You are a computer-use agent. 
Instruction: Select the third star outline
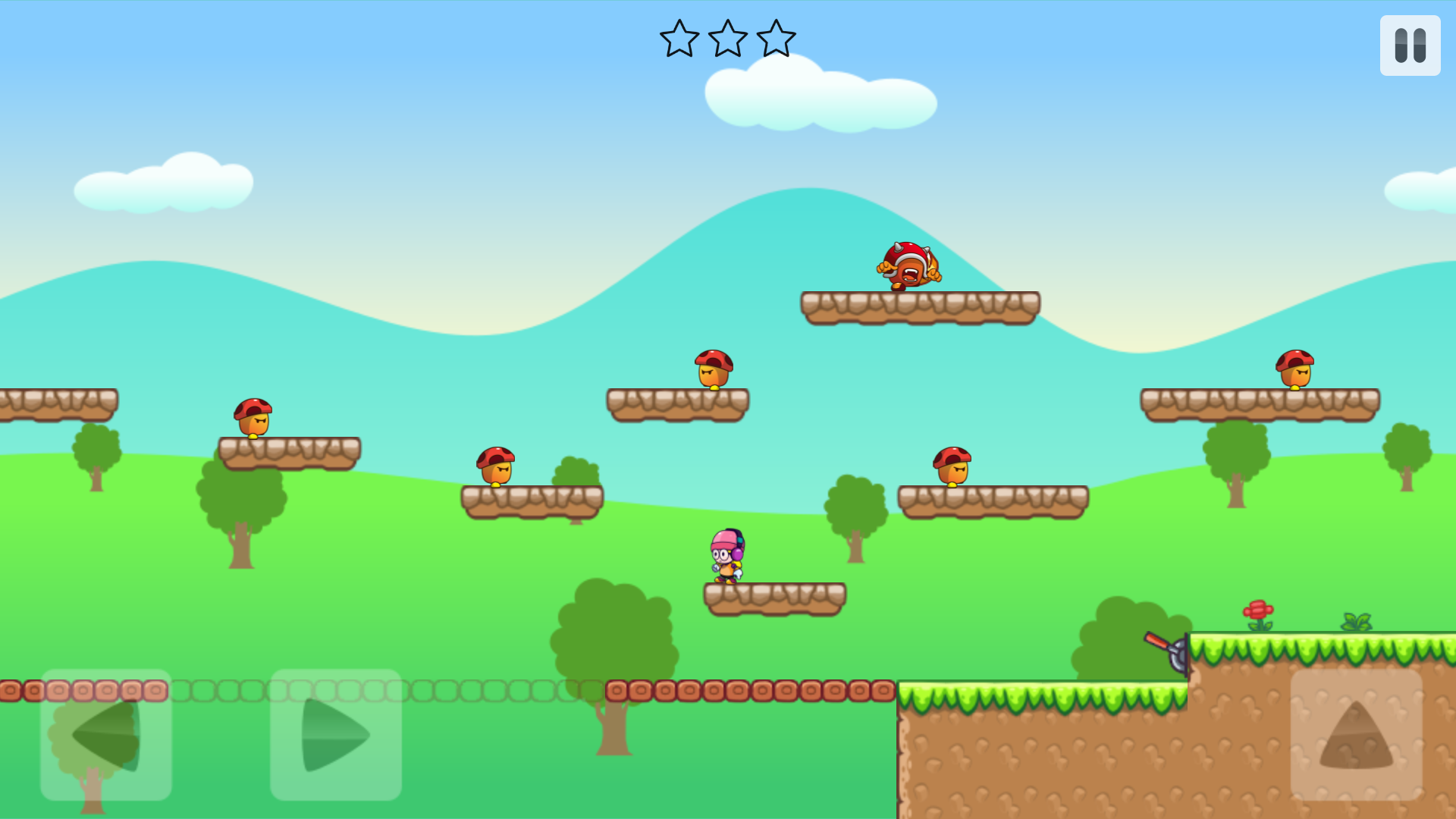(x=777, y=39)
